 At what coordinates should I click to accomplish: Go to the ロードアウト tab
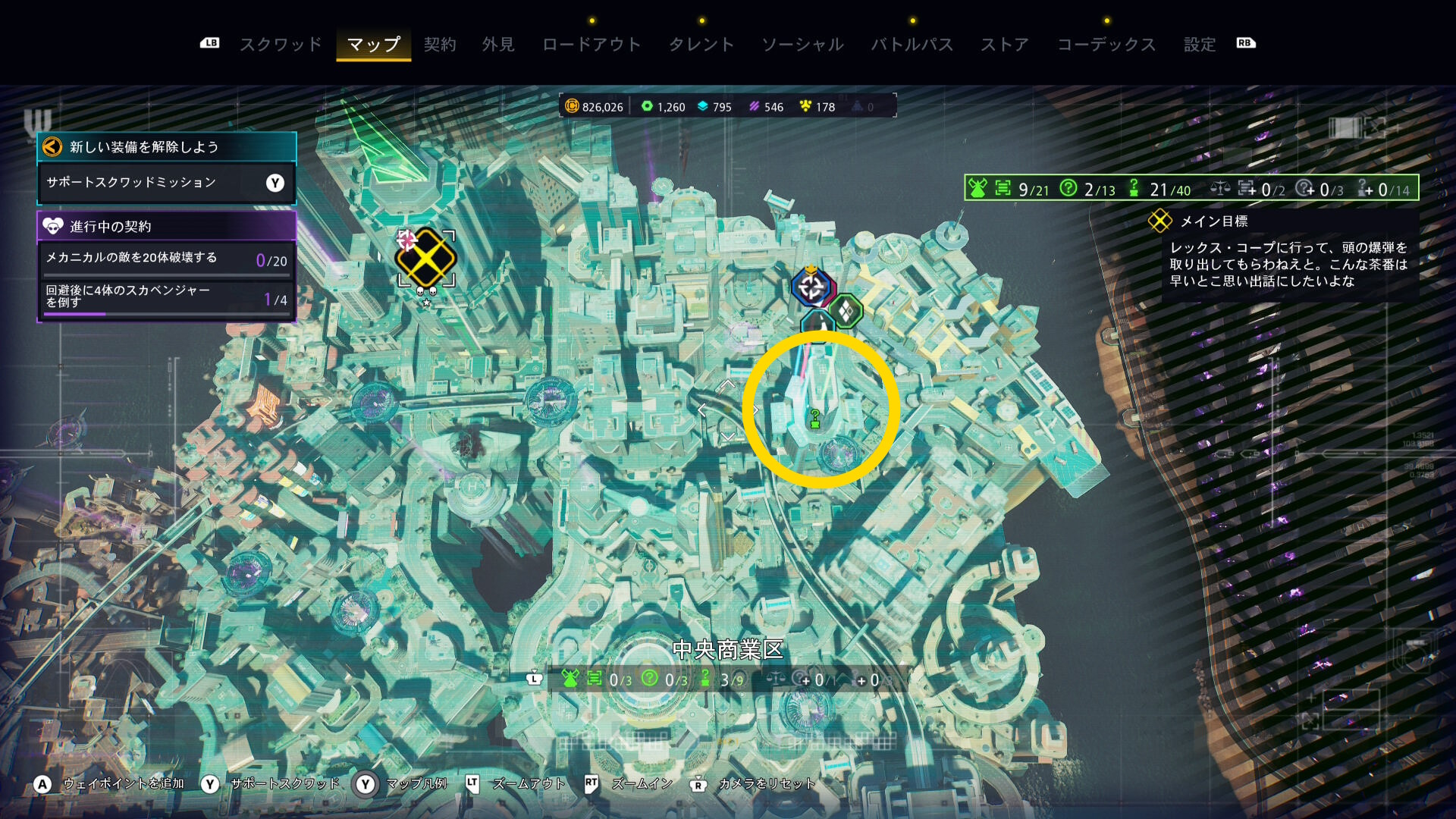(591, 44)
